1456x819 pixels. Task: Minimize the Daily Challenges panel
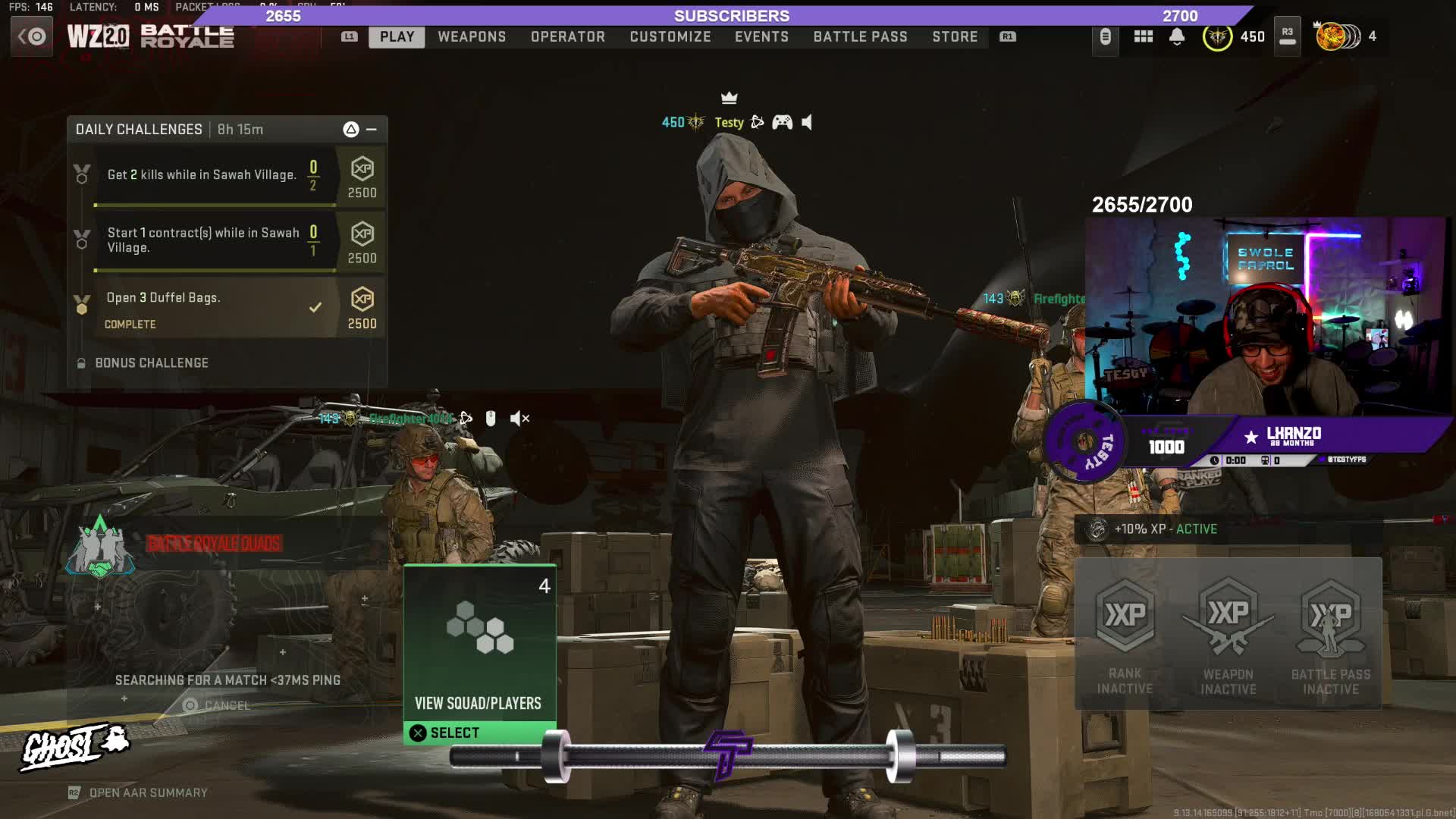coord(372,130)
